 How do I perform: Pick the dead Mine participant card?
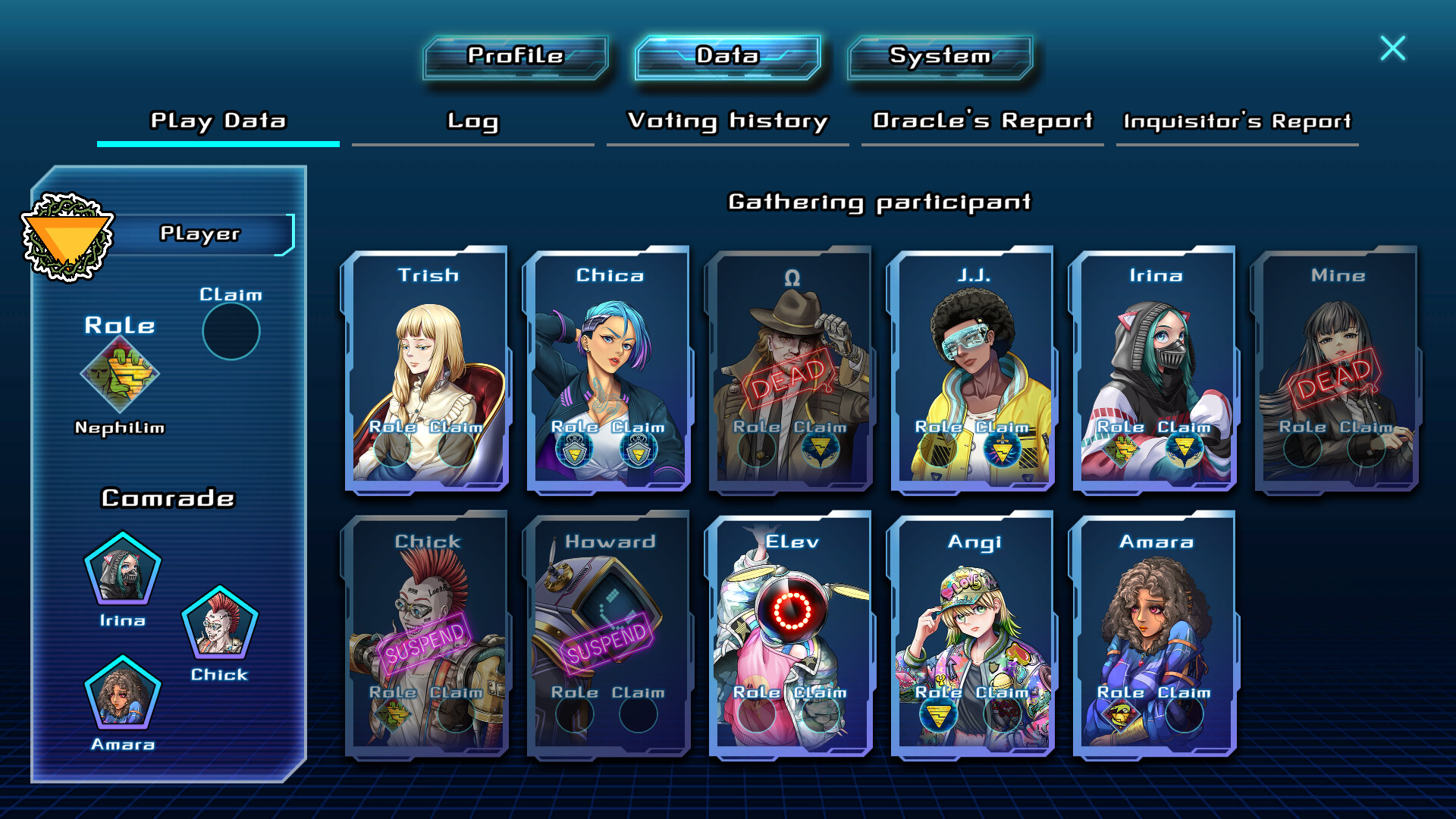click(1337, 368)
